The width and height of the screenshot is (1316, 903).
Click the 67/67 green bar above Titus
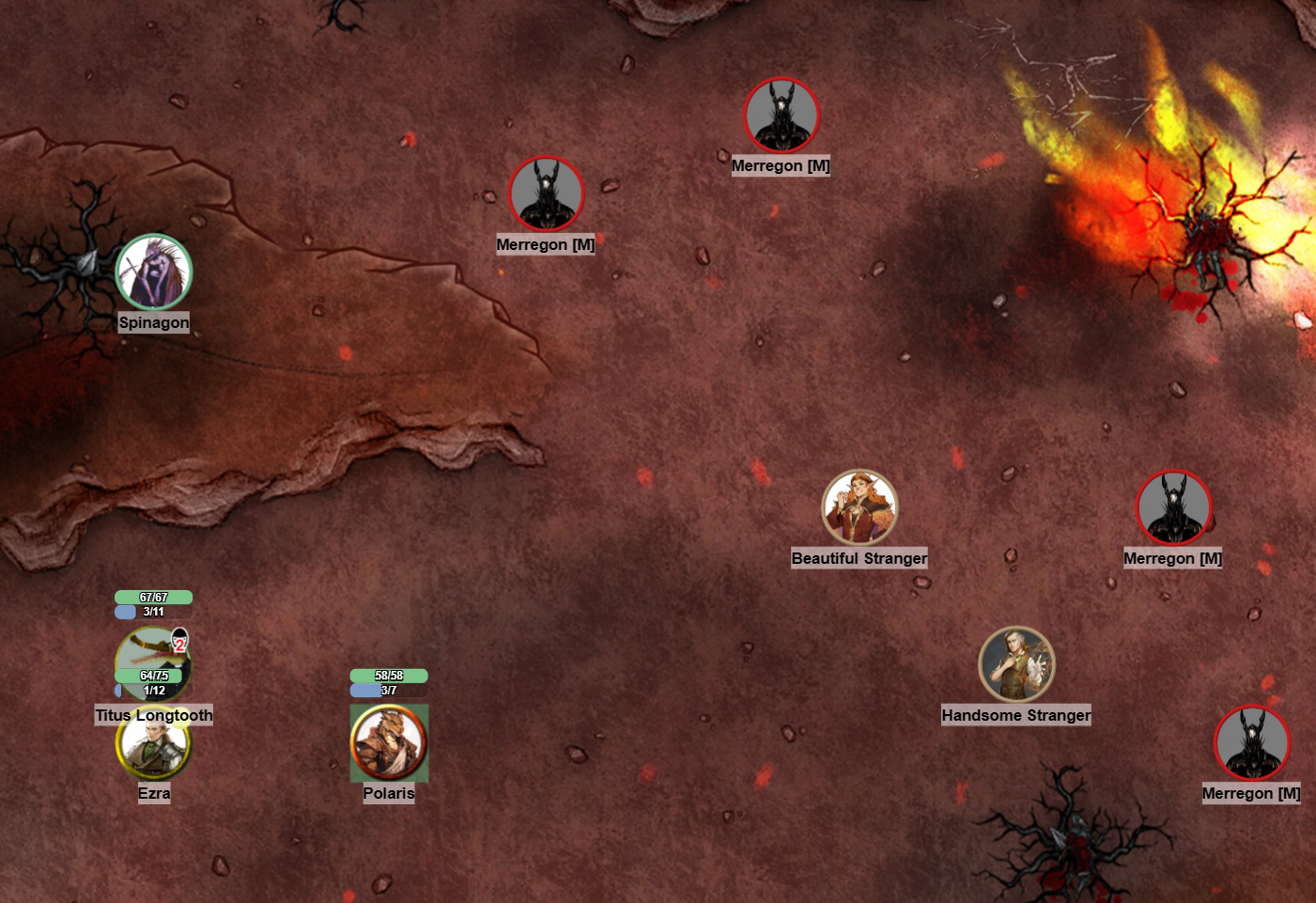coord(153,597)
